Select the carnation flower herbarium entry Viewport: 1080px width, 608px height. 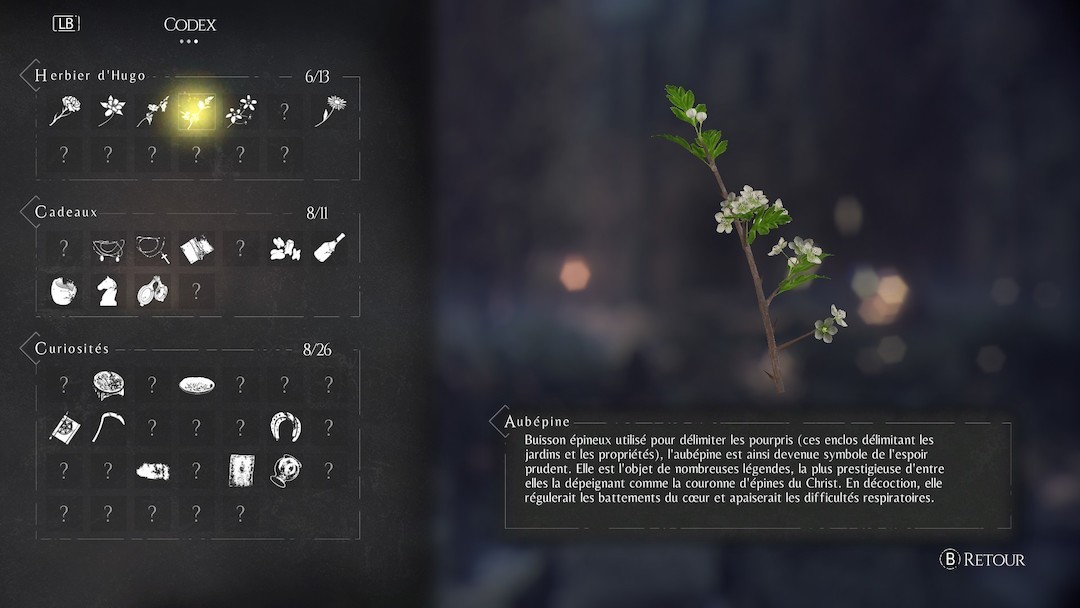tap(64, 111)
